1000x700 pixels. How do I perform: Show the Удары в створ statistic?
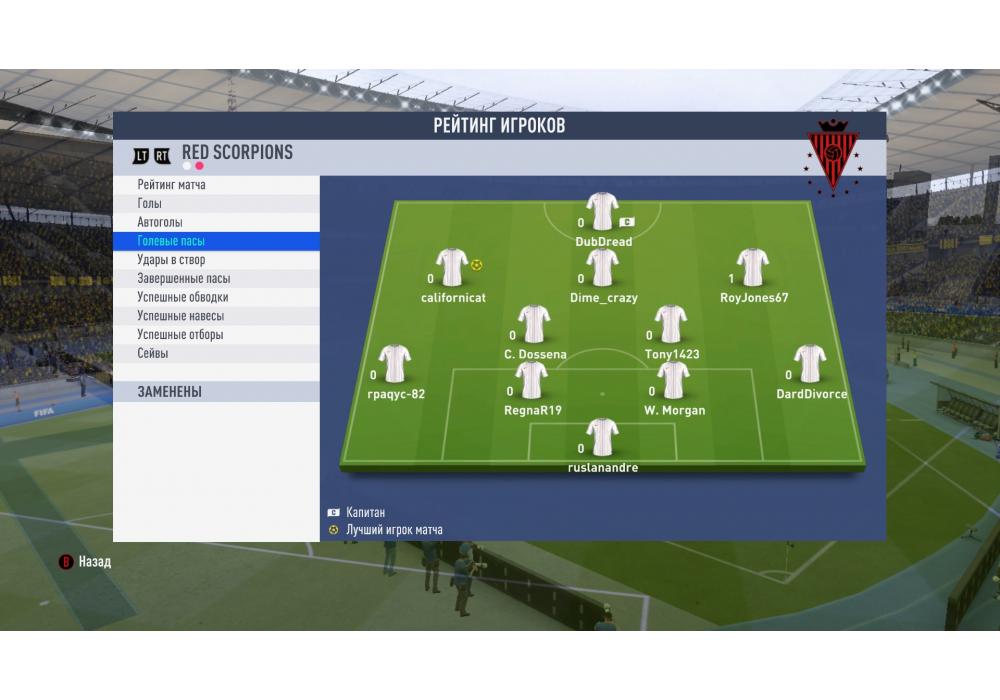click(171, 260)
